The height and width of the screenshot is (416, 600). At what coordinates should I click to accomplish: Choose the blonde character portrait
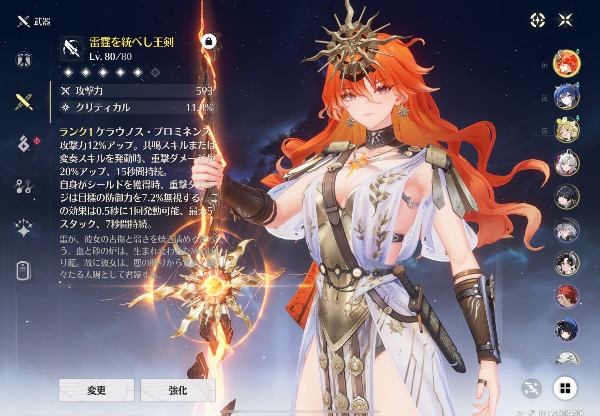coord(566,130)
